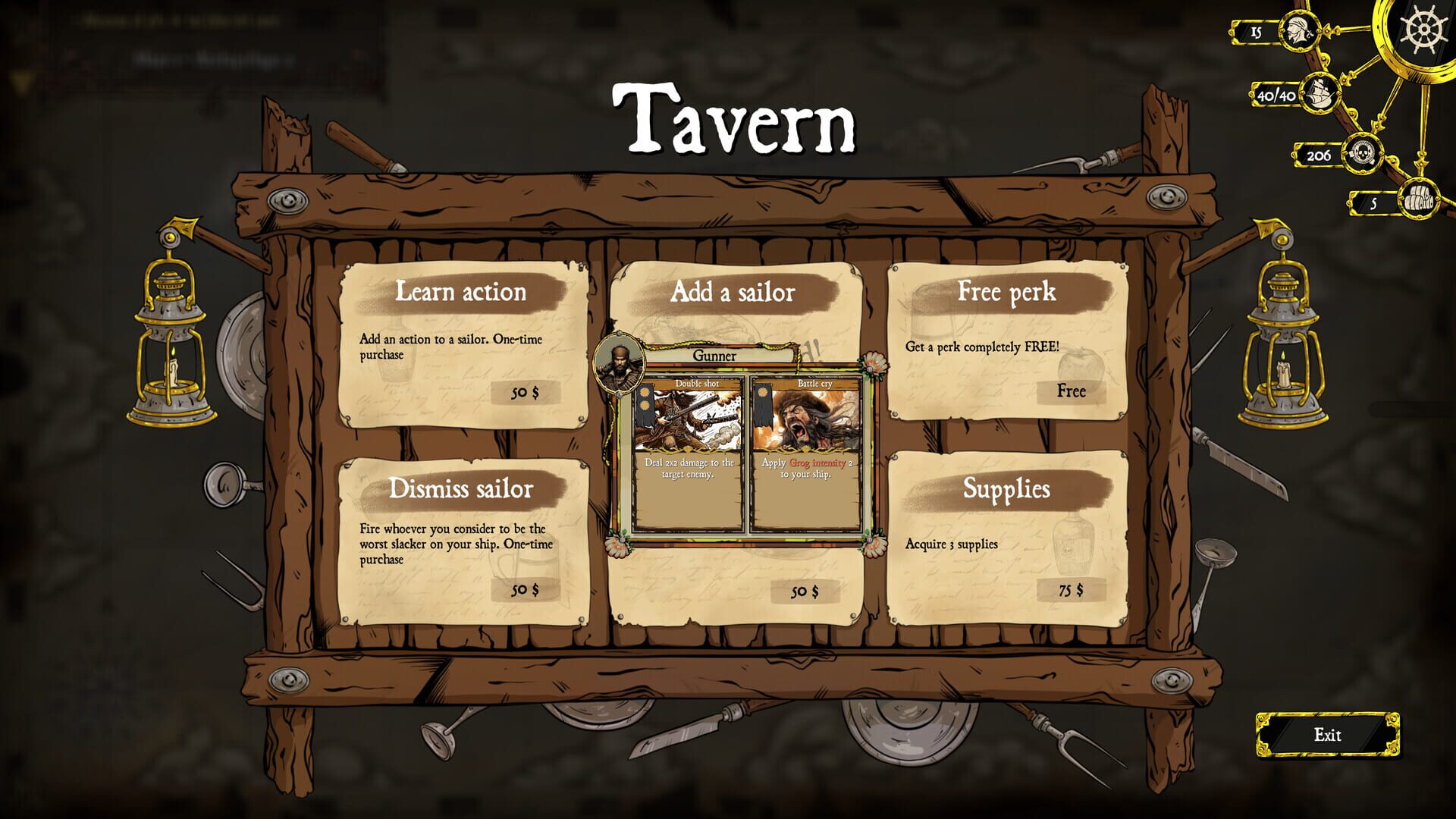Click the Gunner name banner
The image size is (1456, 819).
click(x=714, y=355)
